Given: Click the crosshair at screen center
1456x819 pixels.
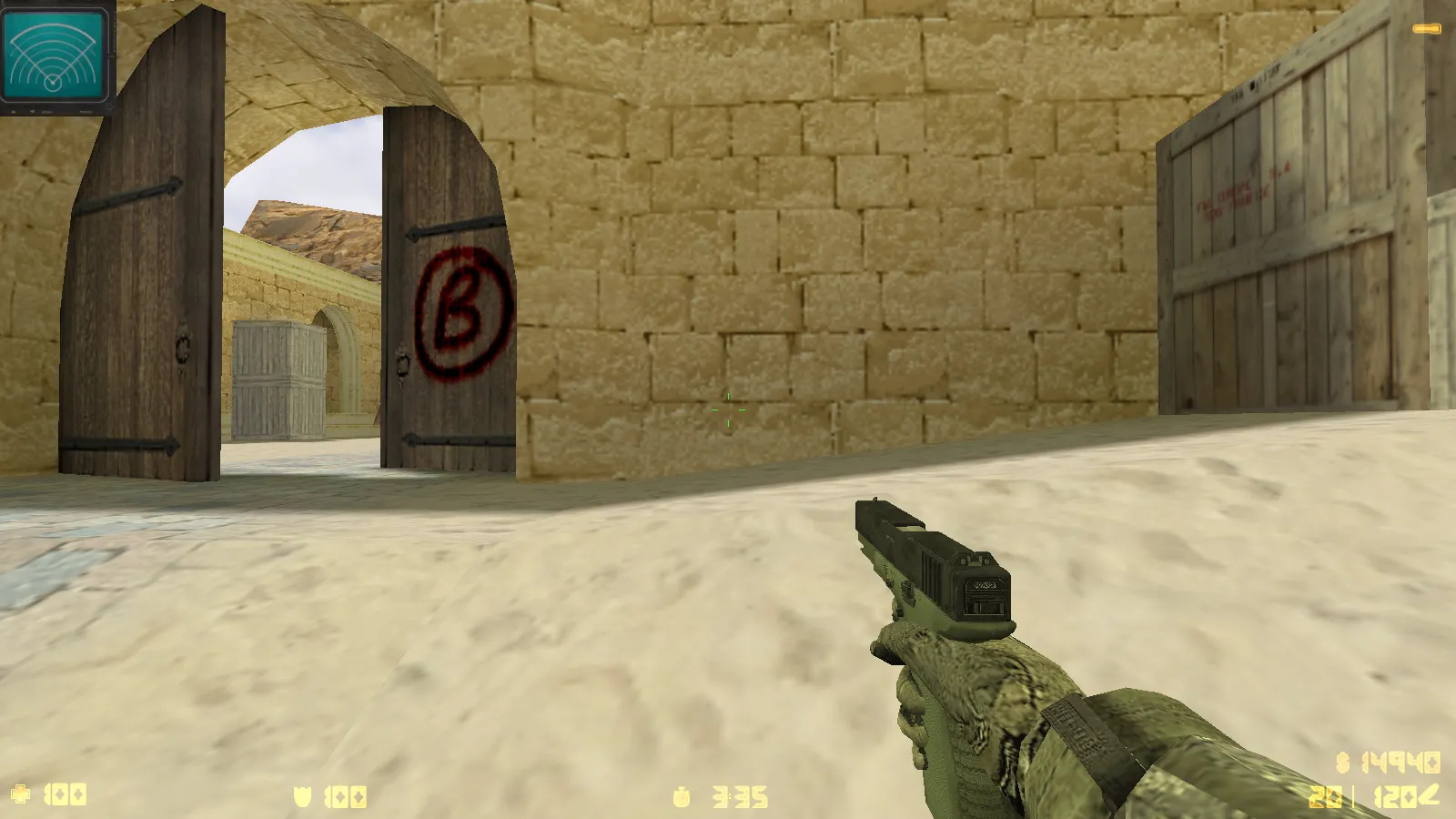Looking at the screenshot, I should coord(728,409).
